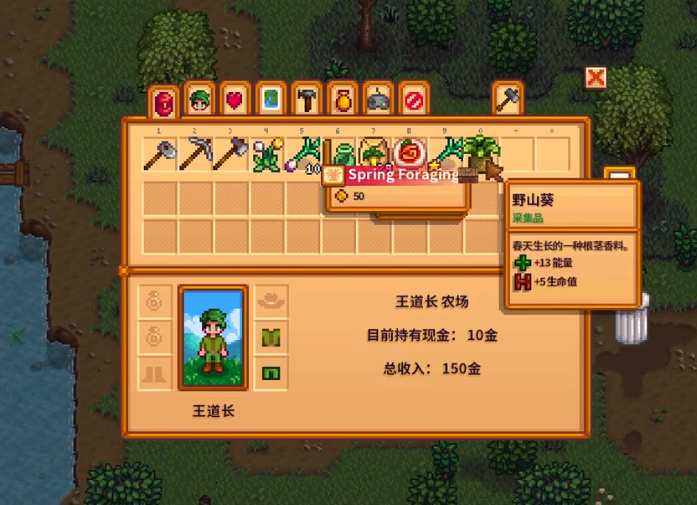Select the green pants equipment slot
The image size is (697, 505).
pyautogui.click(x=270, y=373)
